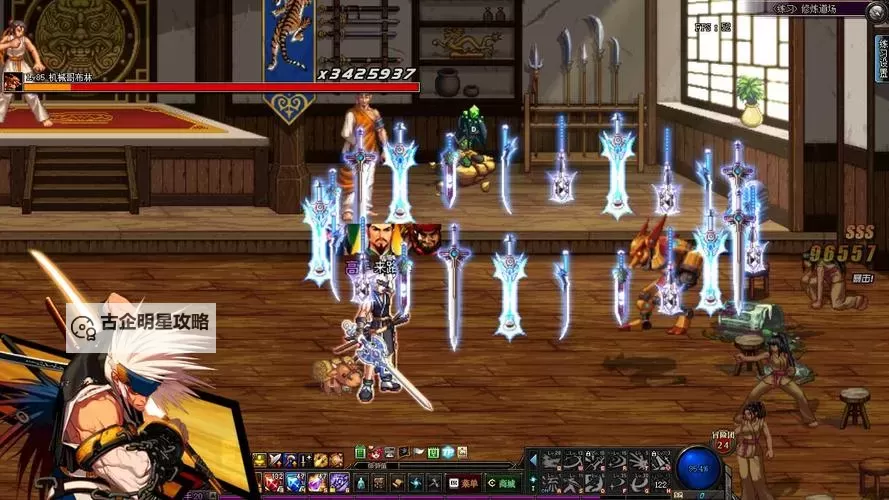This screenshot has width=889, height=500.
Task: Open the 商城 (shop) button
Action: 502,483
